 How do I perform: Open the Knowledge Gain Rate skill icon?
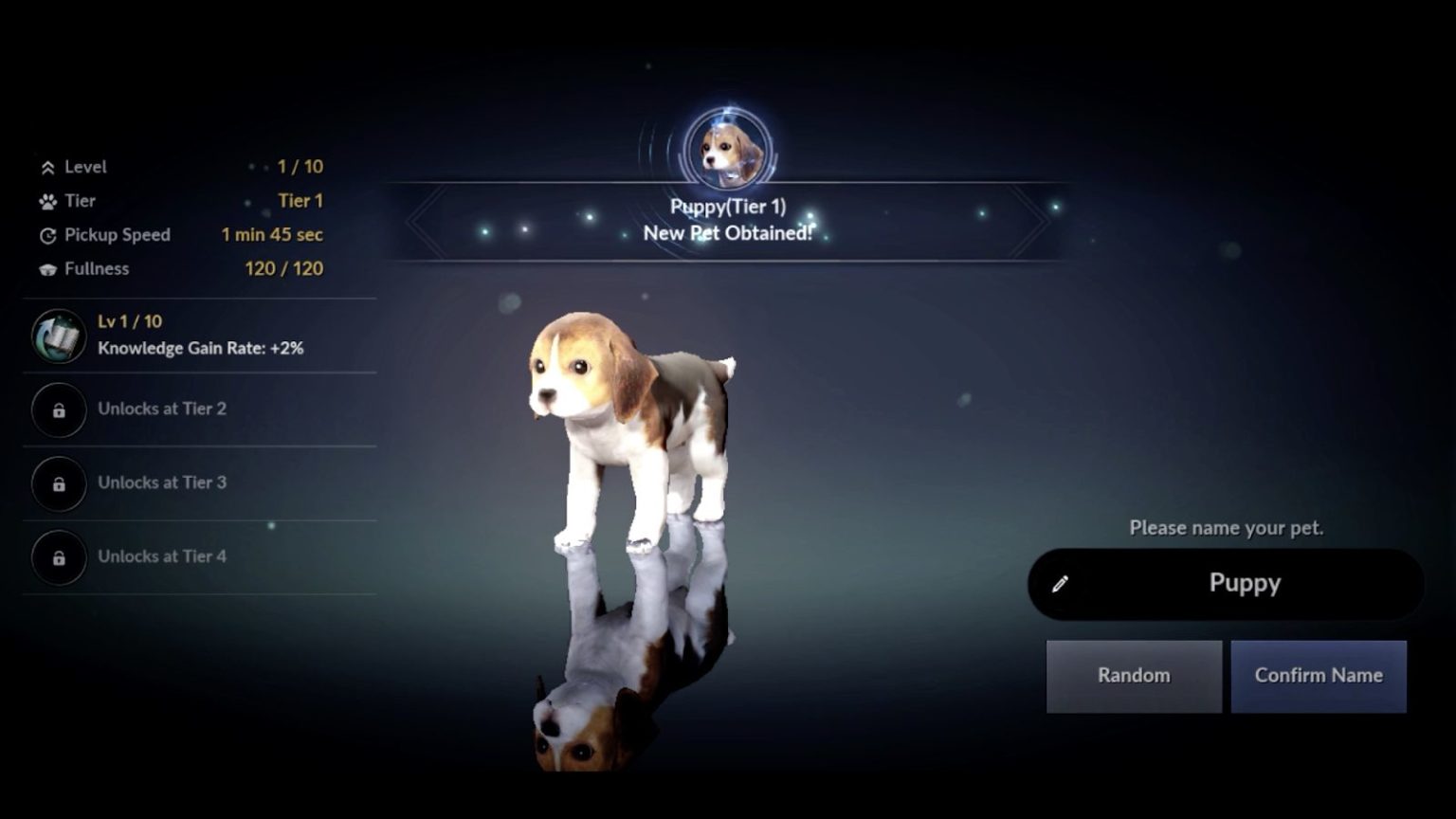tap(59, 336)
